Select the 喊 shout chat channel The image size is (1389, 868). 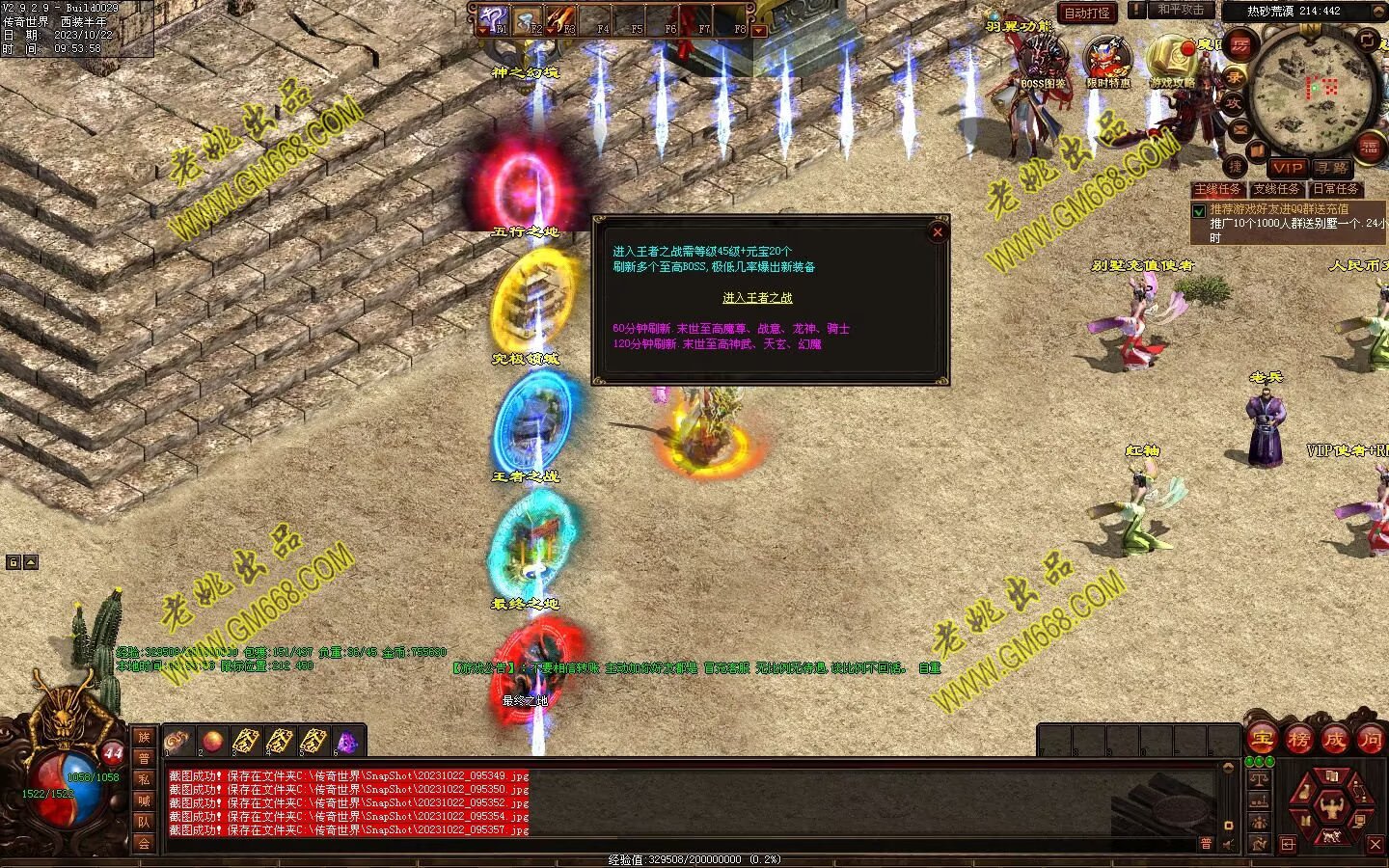coord(144,800)
